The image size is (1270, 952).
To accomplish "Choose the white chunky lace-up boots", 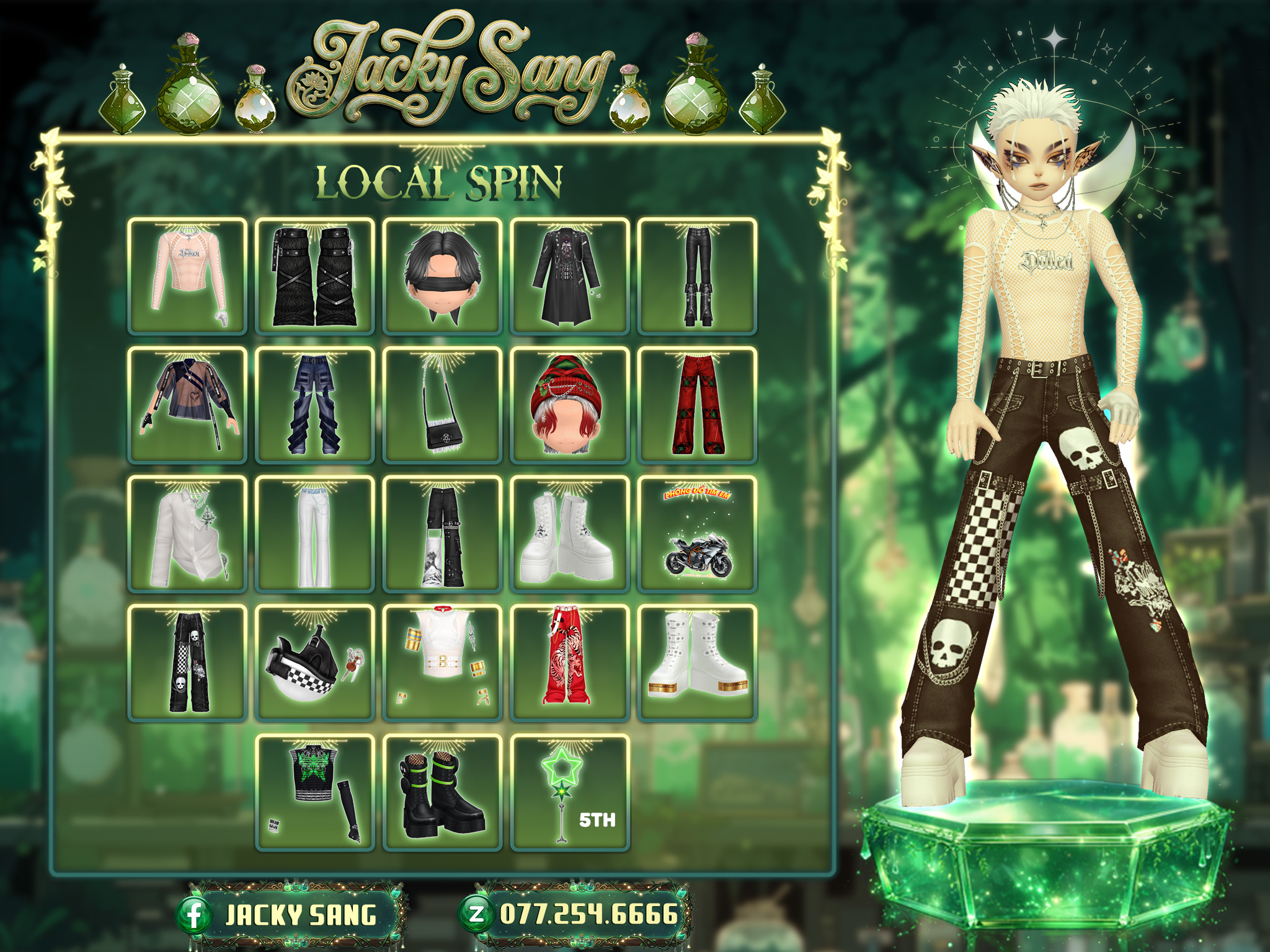I will (x=569, y=534).
